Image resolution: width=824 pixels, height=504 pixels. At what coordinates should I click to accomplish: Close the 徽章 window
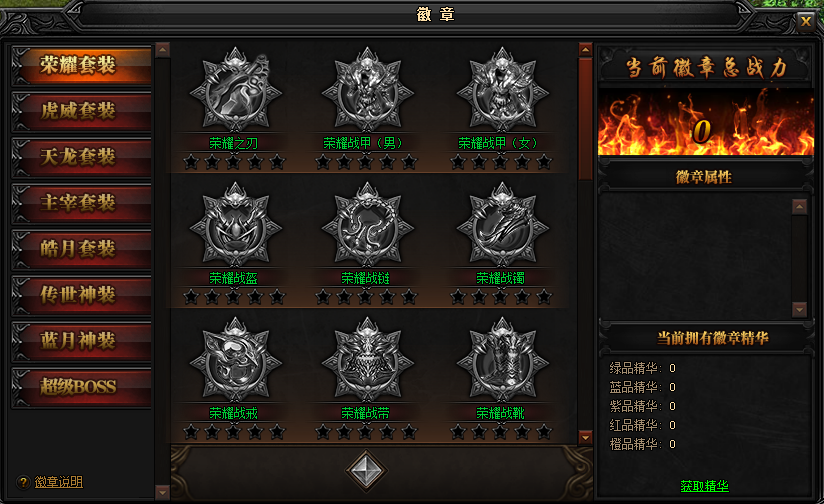pyautogui.click(x=806, y=19)
